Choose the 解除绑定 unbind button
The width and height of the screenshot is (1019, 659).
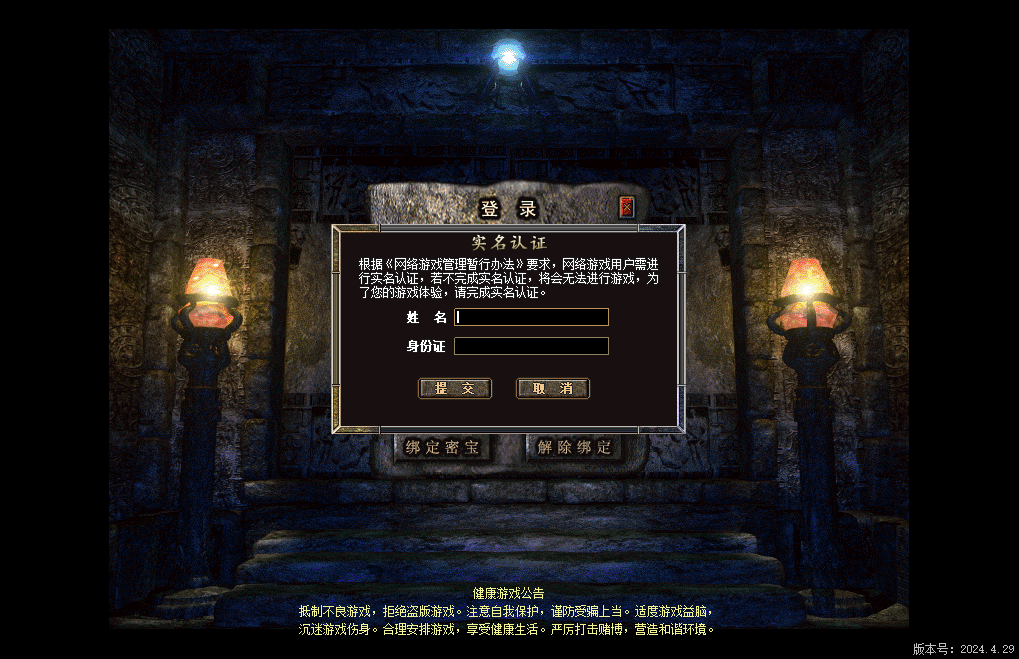[x=574, y=447]
